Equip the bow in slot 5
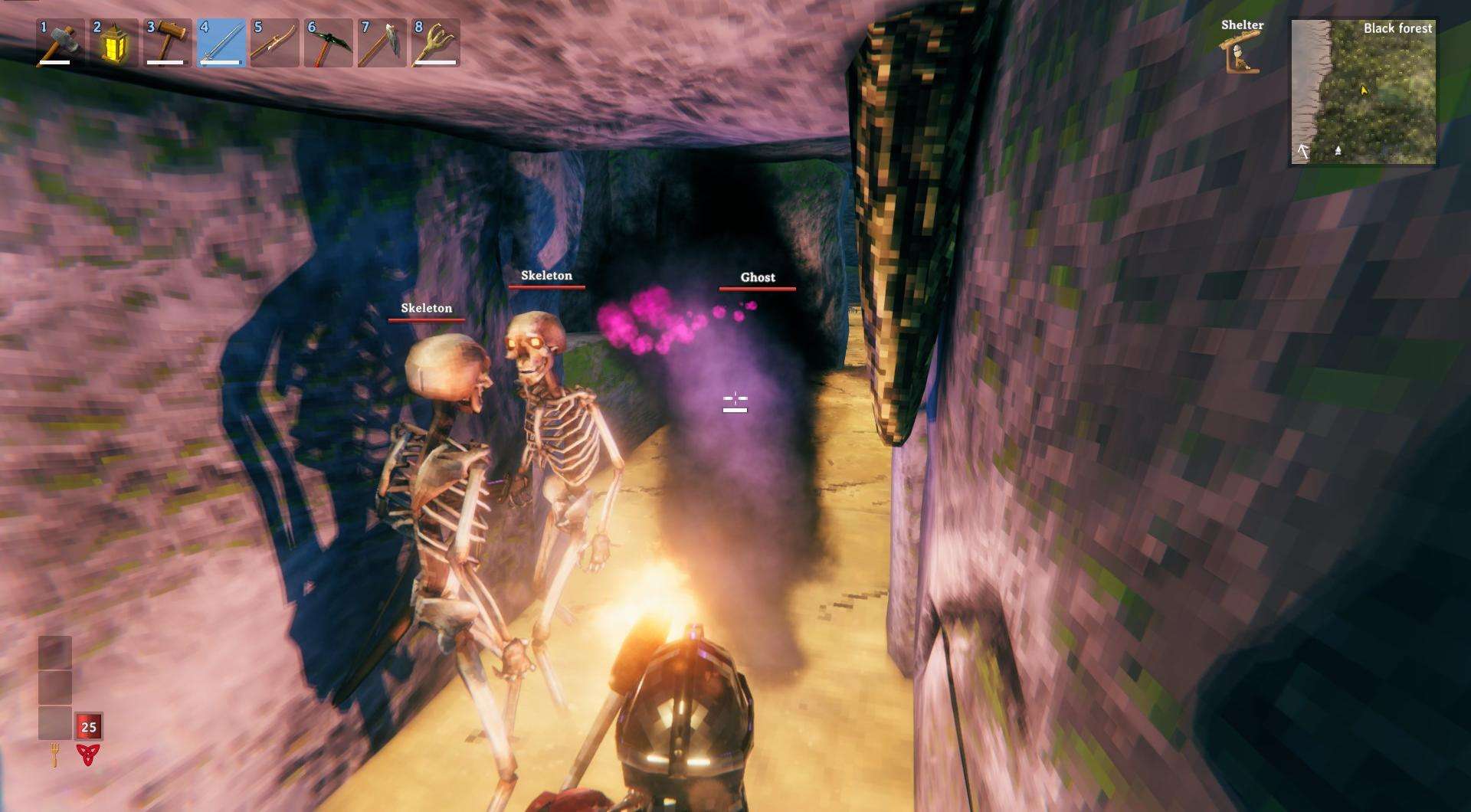 274,43
